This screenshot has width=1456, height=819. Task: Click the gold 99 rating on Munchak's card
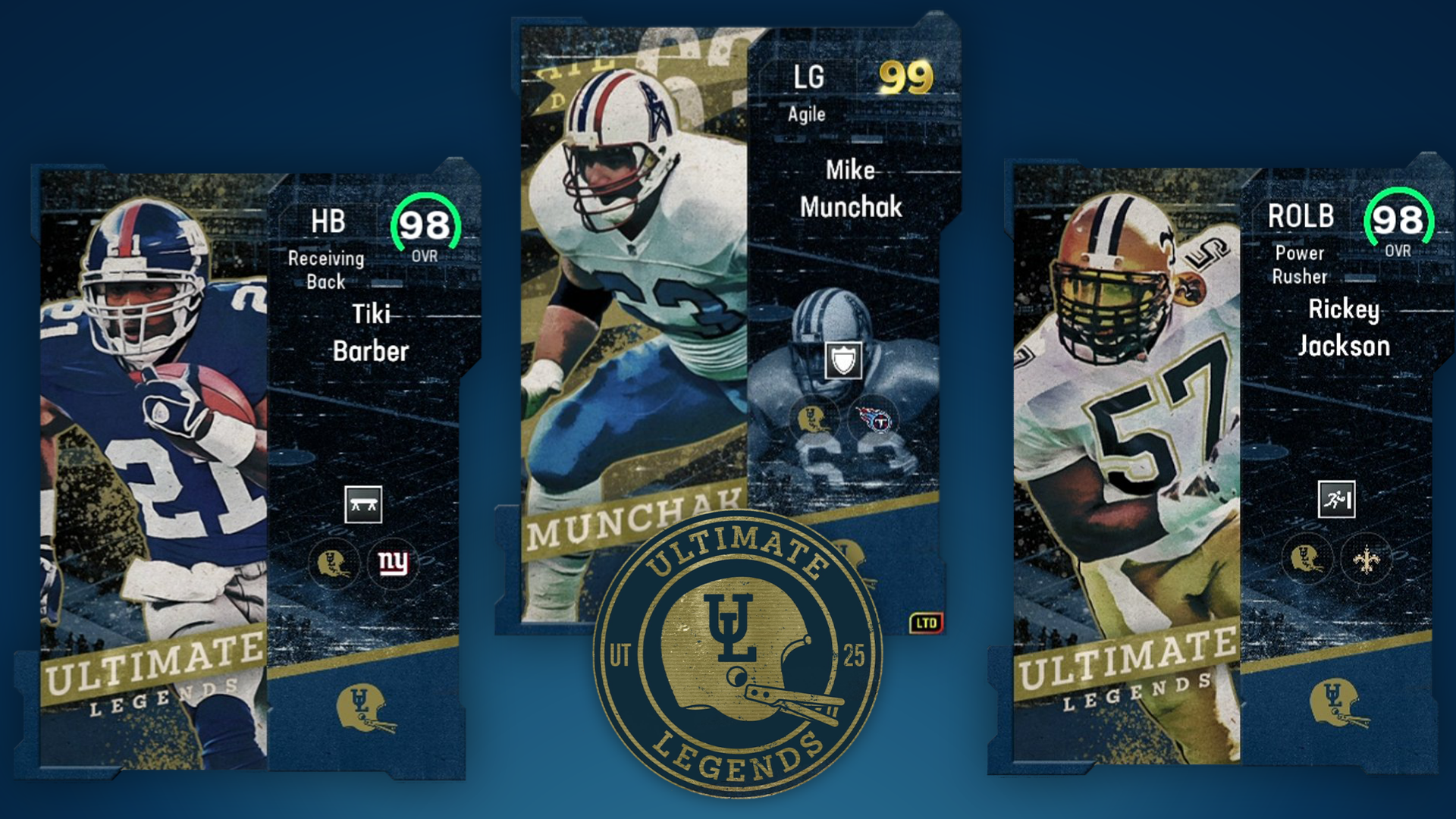(x=906, y=76)
